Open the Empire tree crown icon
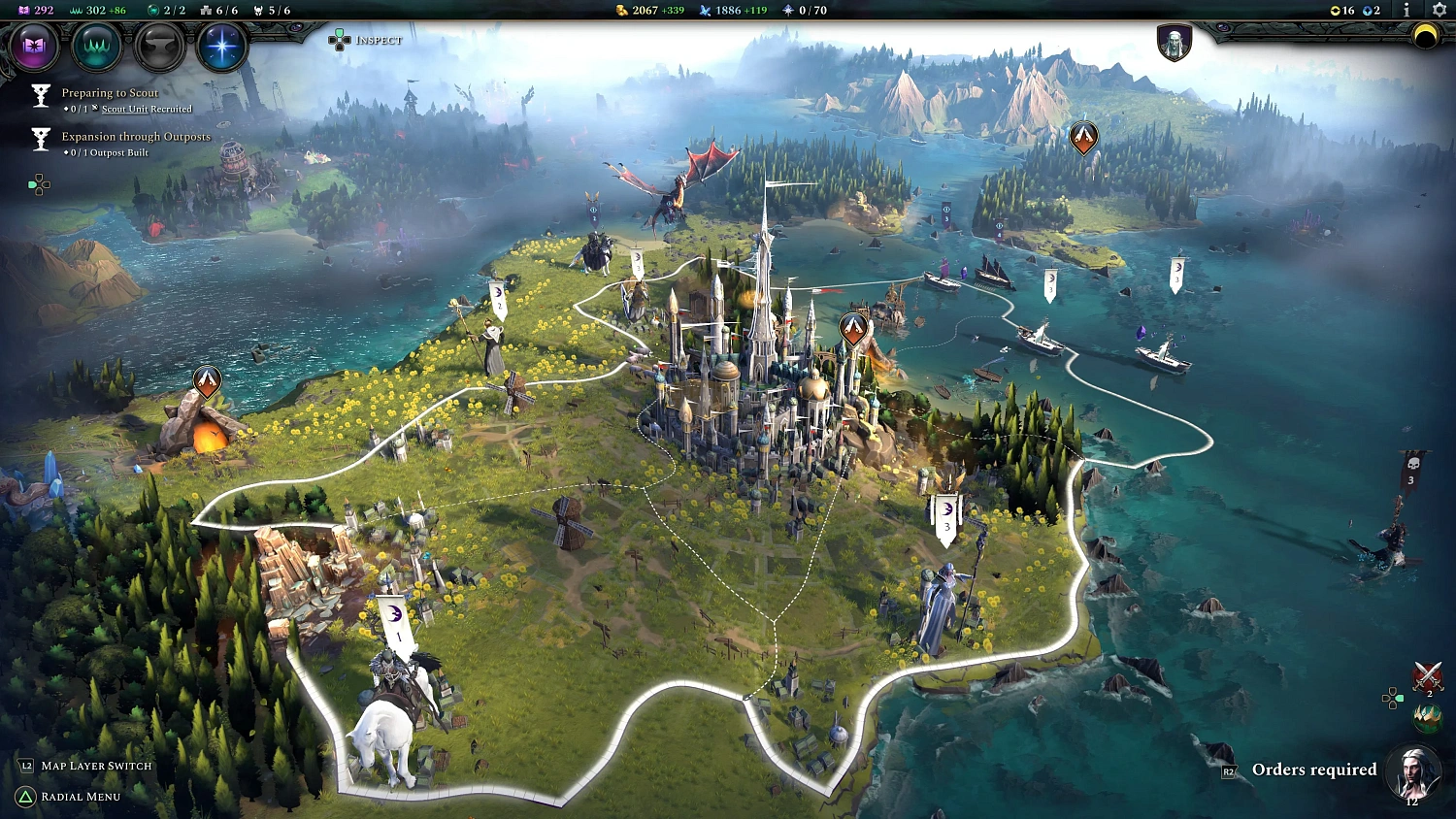The width and height of the screenshot is (1456, 819). coord(96,47)
